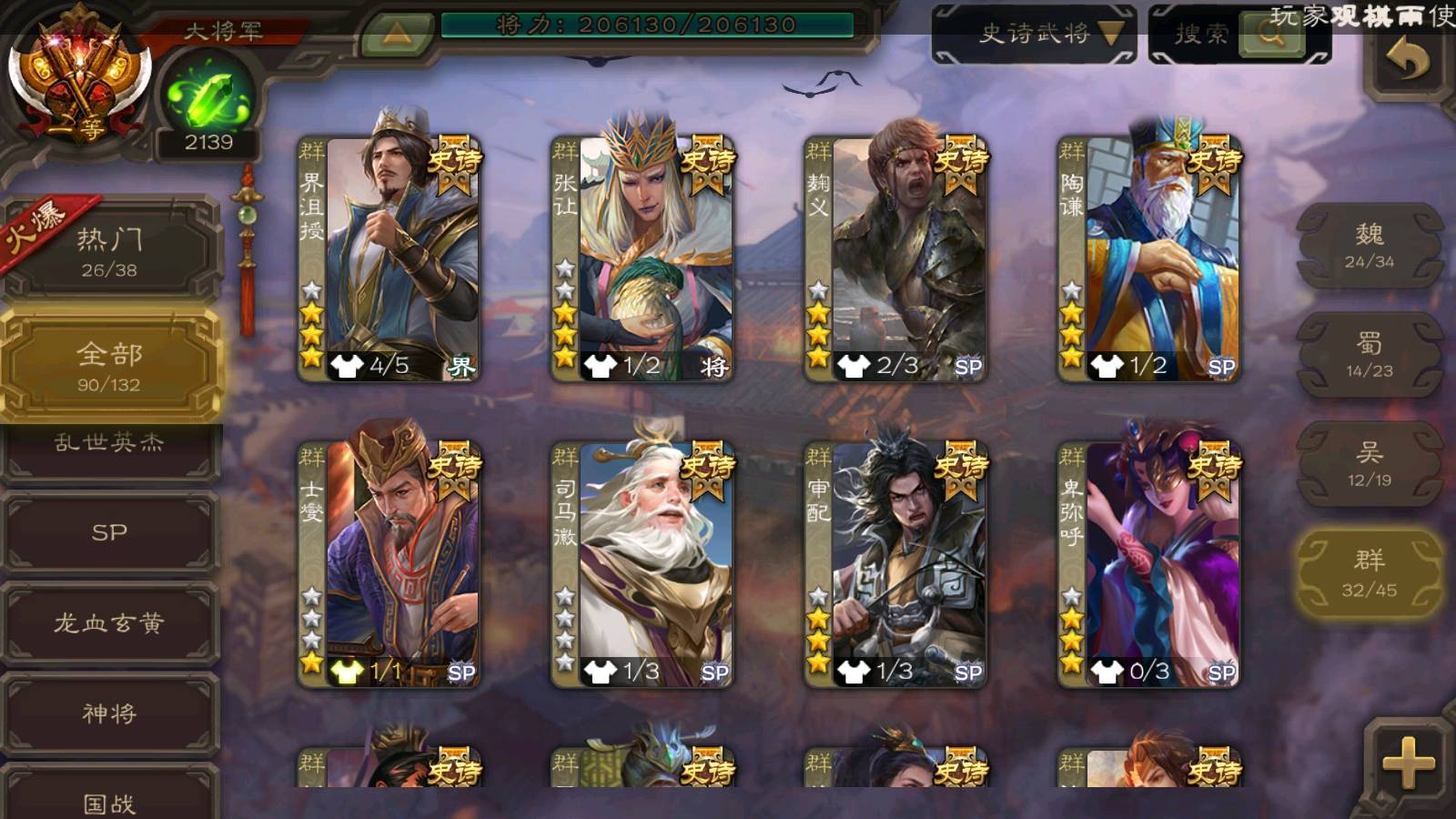Open the 麴义 general card
The image size is (1456, 819).
click(895, 259)
